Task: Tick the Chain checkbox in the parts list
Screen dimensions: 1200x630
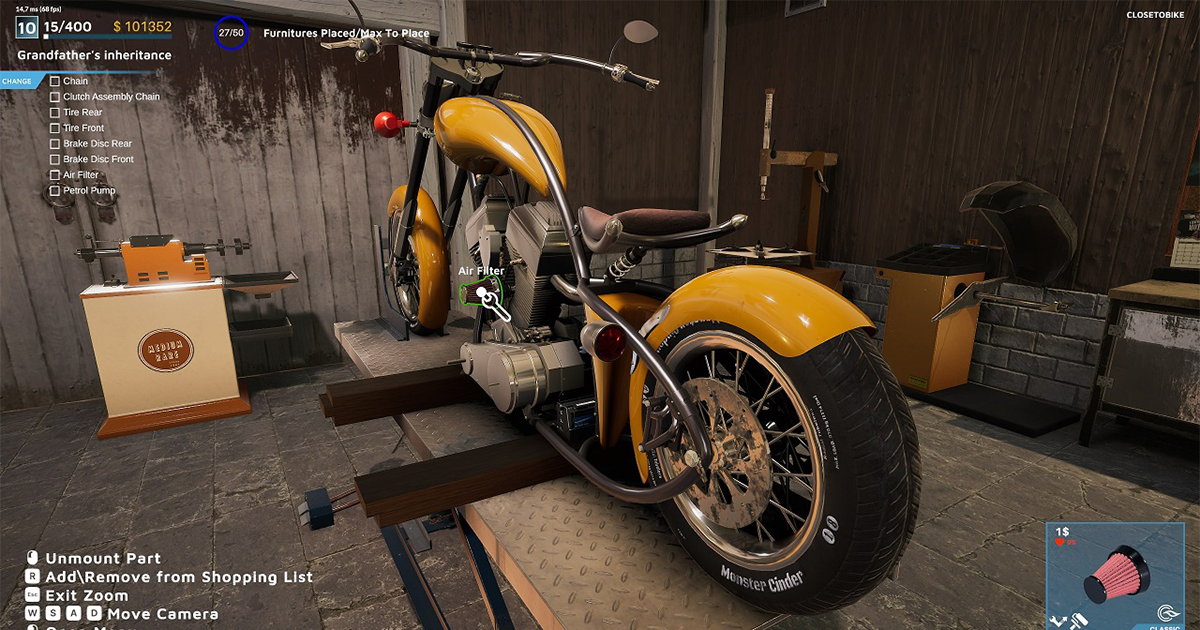Action: click(55, 81)
